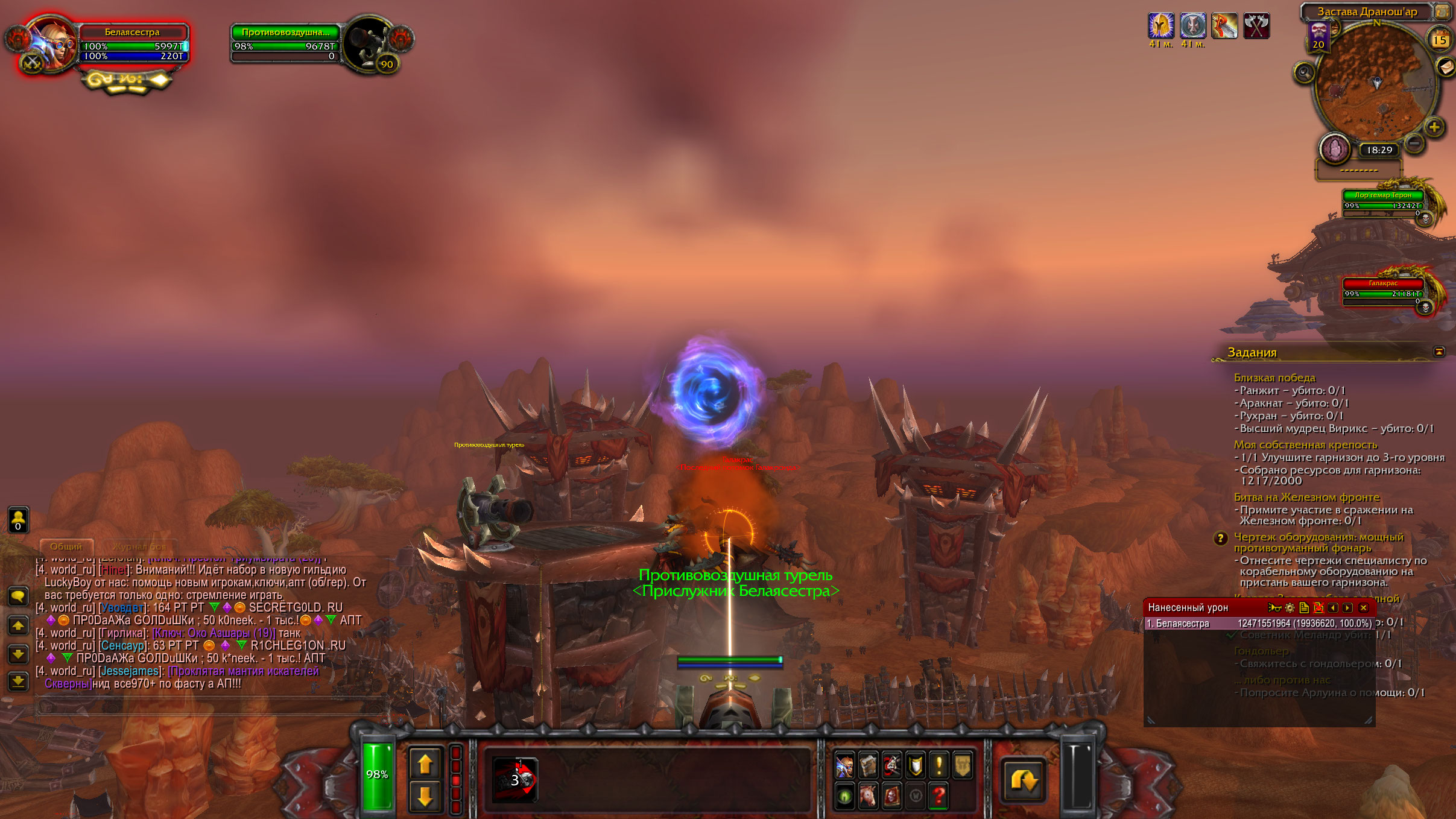The image size is (1456, 819).
Task: Open the character info micro button
Action: (x=844, y=766)
